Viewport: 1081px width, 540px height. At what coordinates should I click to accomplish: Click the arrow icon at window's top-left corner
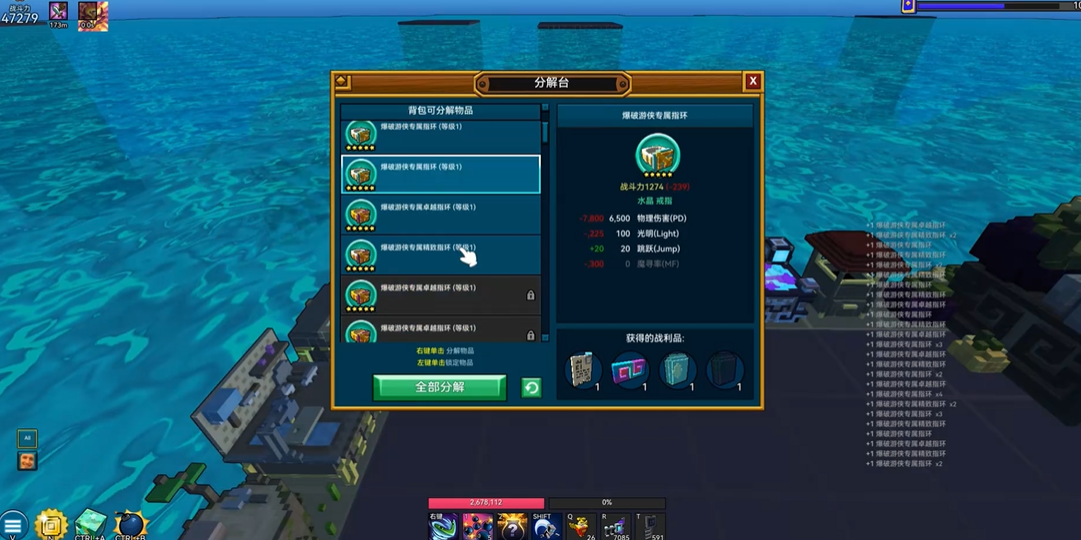coord(342,82)
